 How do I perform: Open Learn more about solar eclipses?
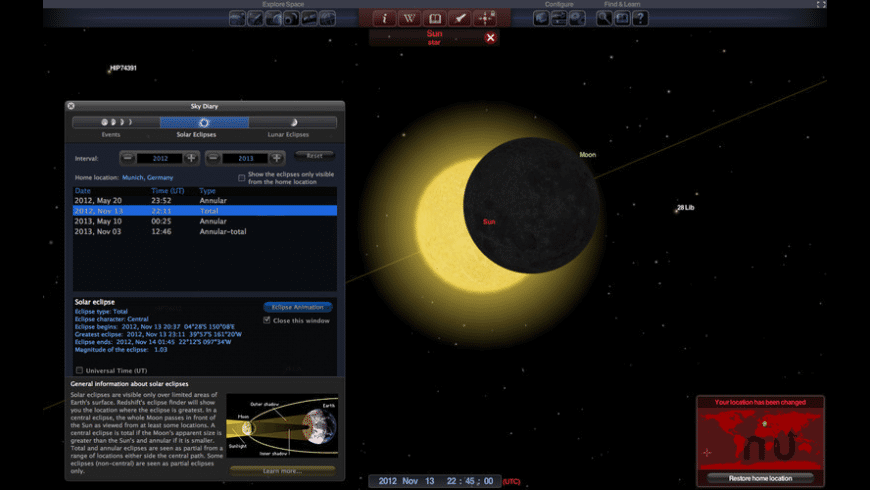pos(282,470)
